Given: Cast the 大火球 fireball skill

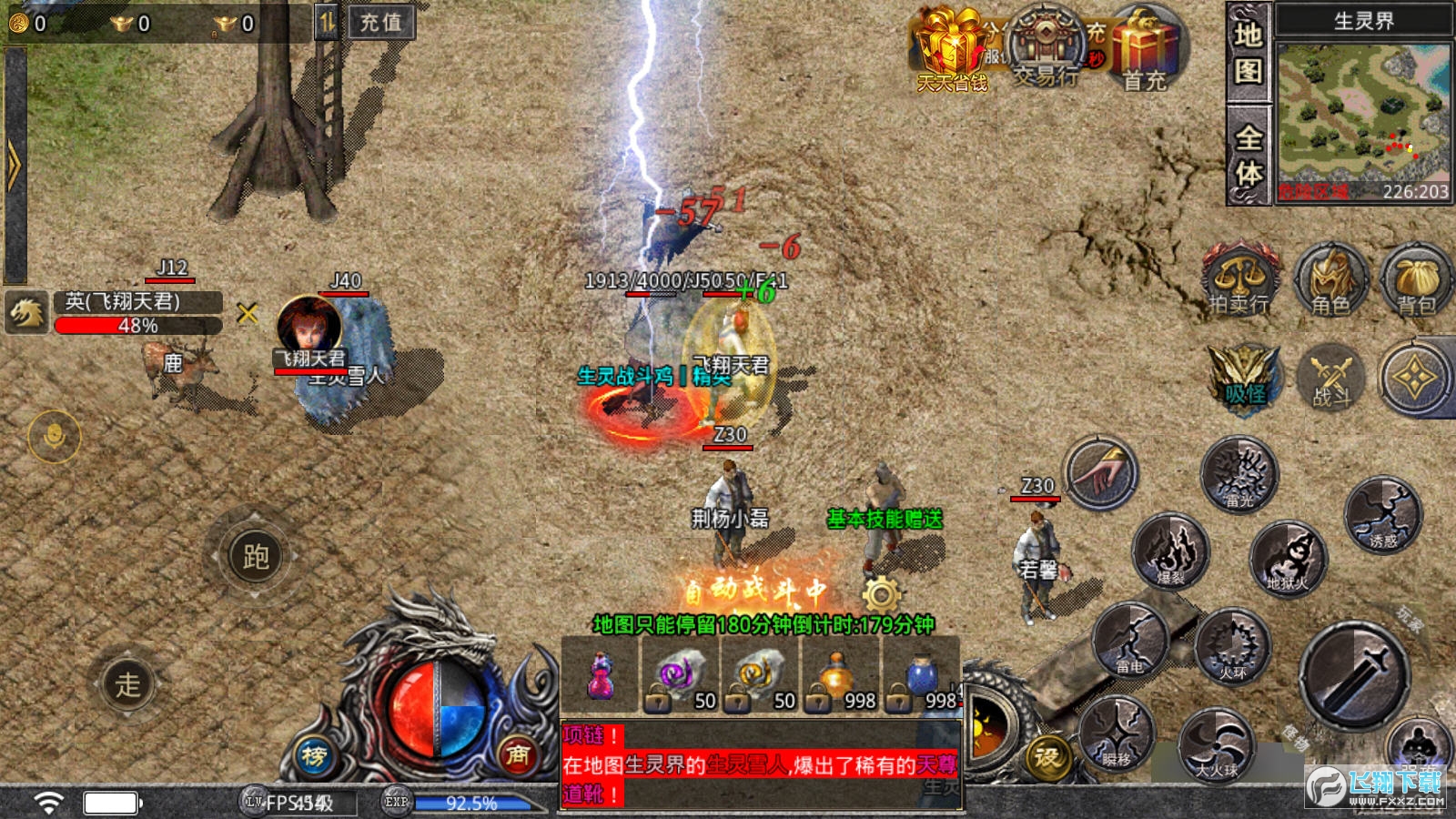Looking at the screenshot, I should (x=1217, y=746).
